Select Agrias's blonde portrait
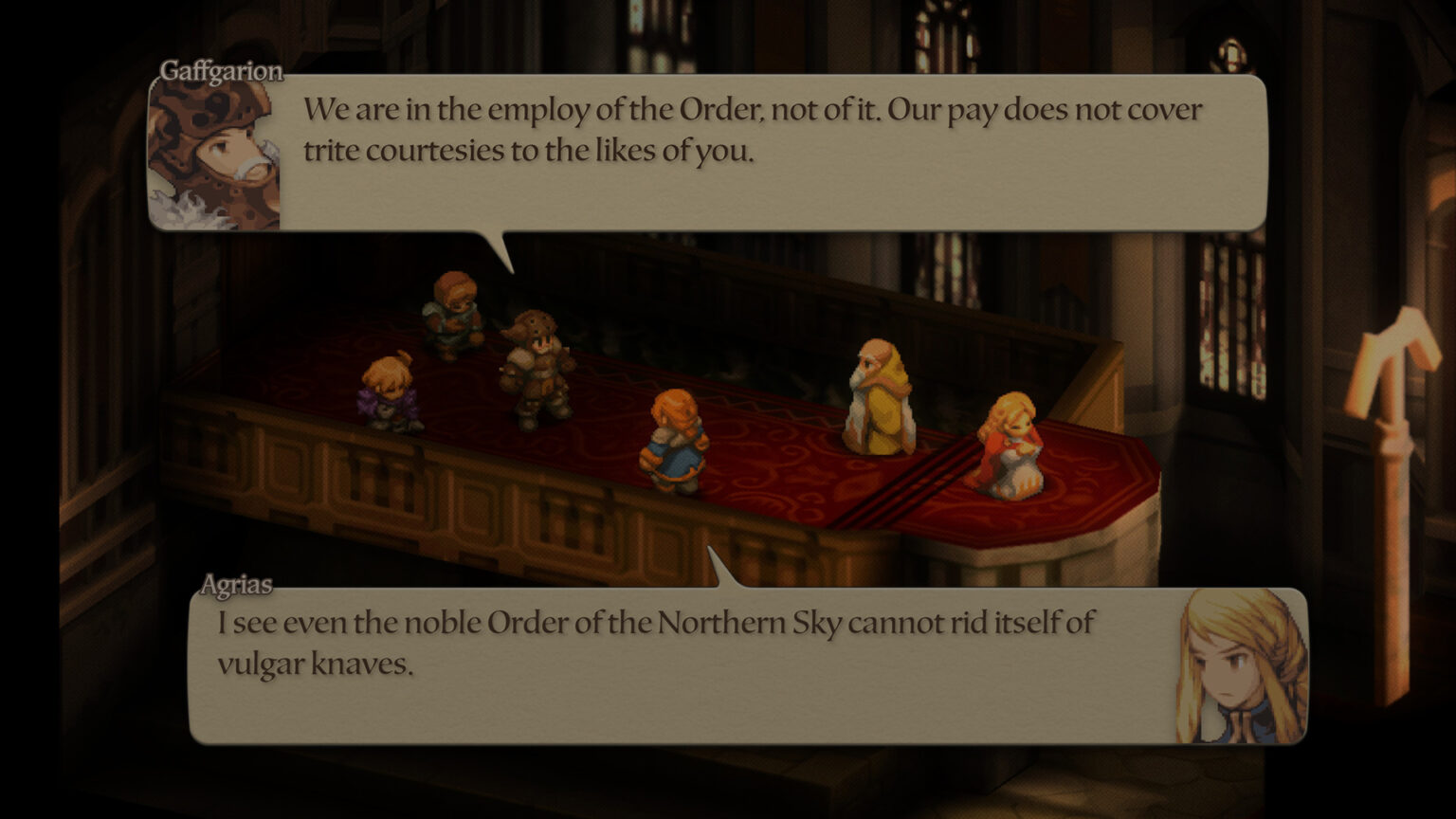The height and width of the screenshot is (819, 1456). (x=1242, y=666)
